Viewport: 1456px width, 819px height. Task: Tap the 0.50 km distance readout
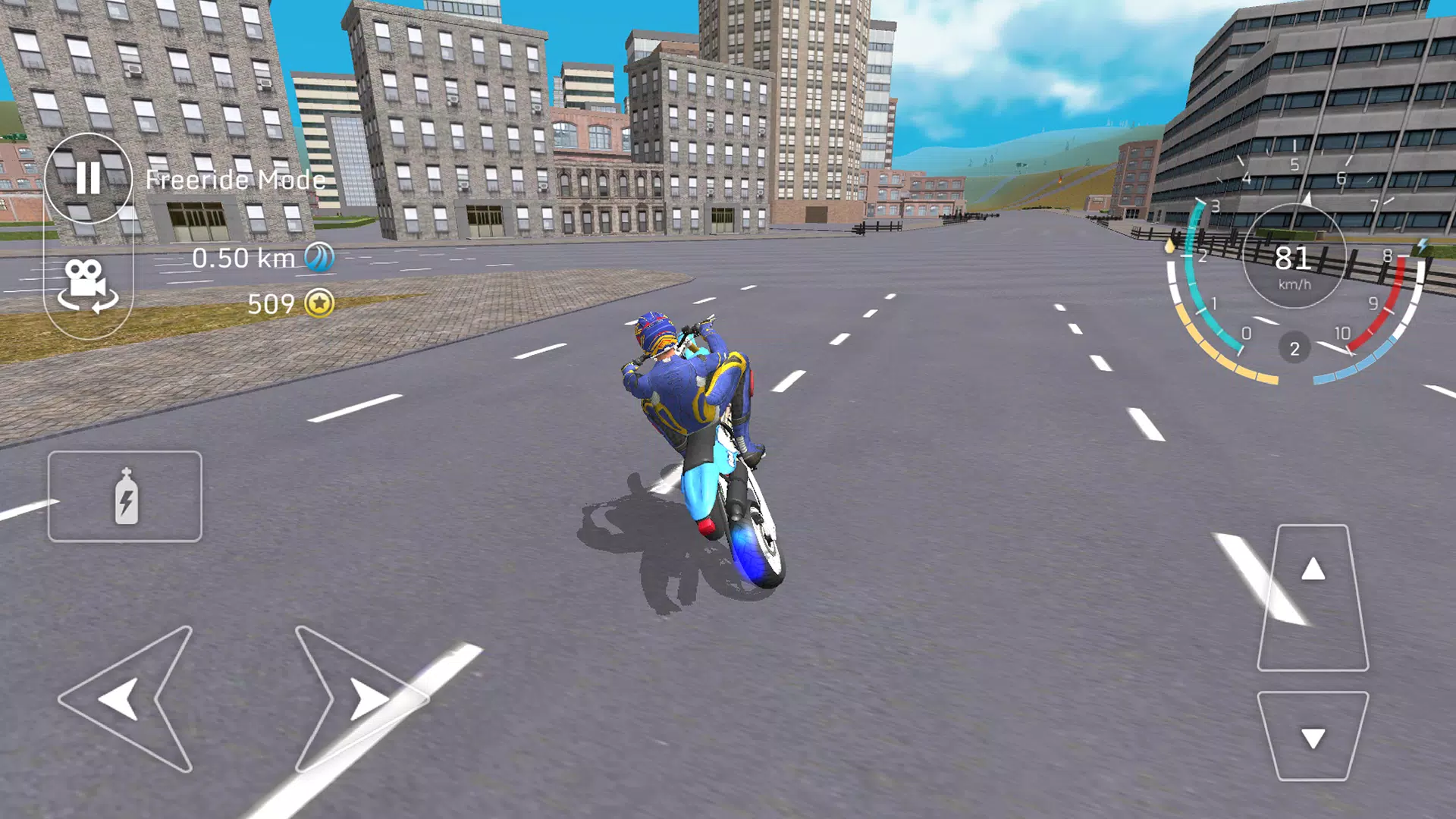click(x=243, y=259)
